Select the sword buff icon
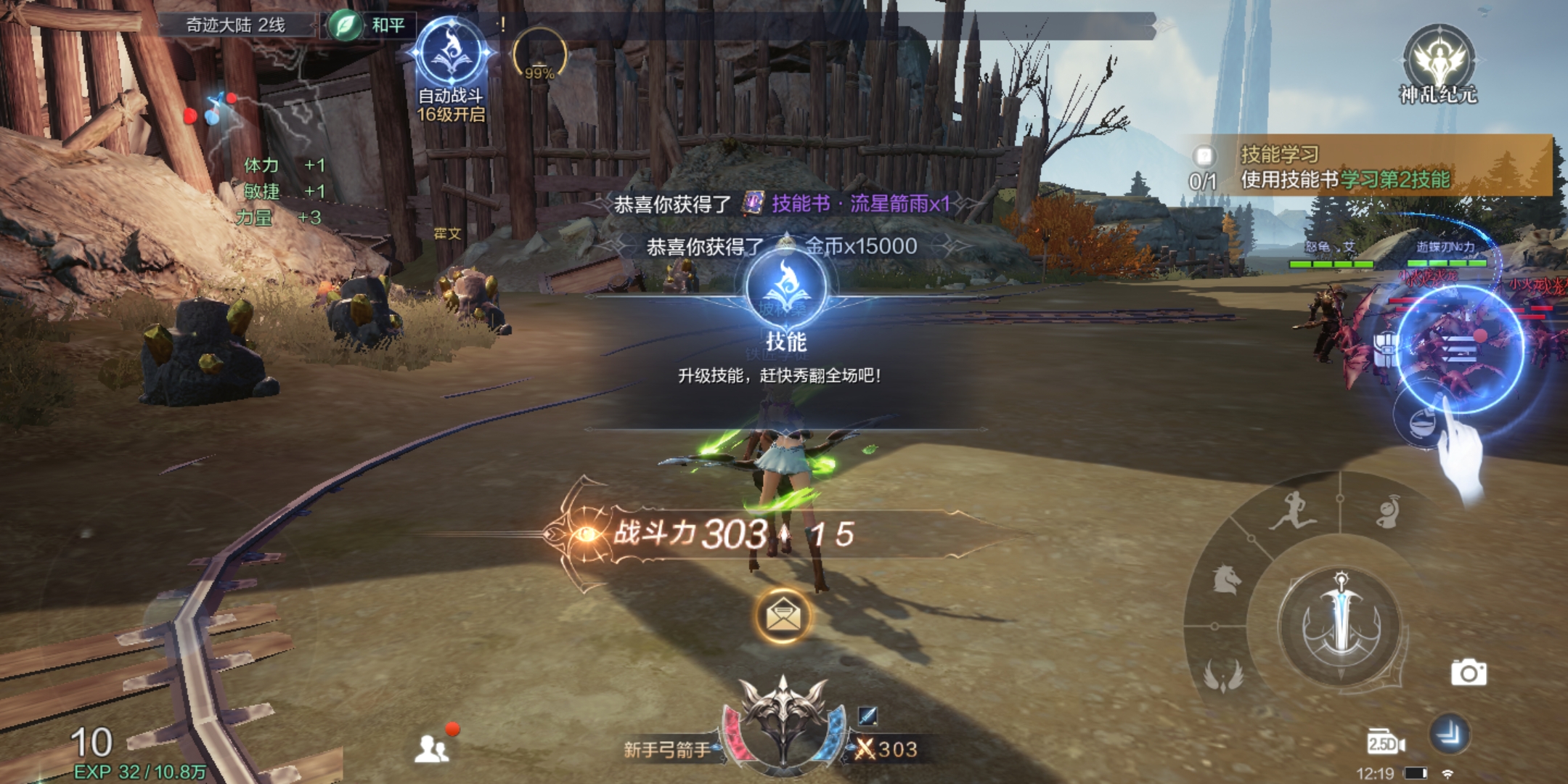 (867, 716)
